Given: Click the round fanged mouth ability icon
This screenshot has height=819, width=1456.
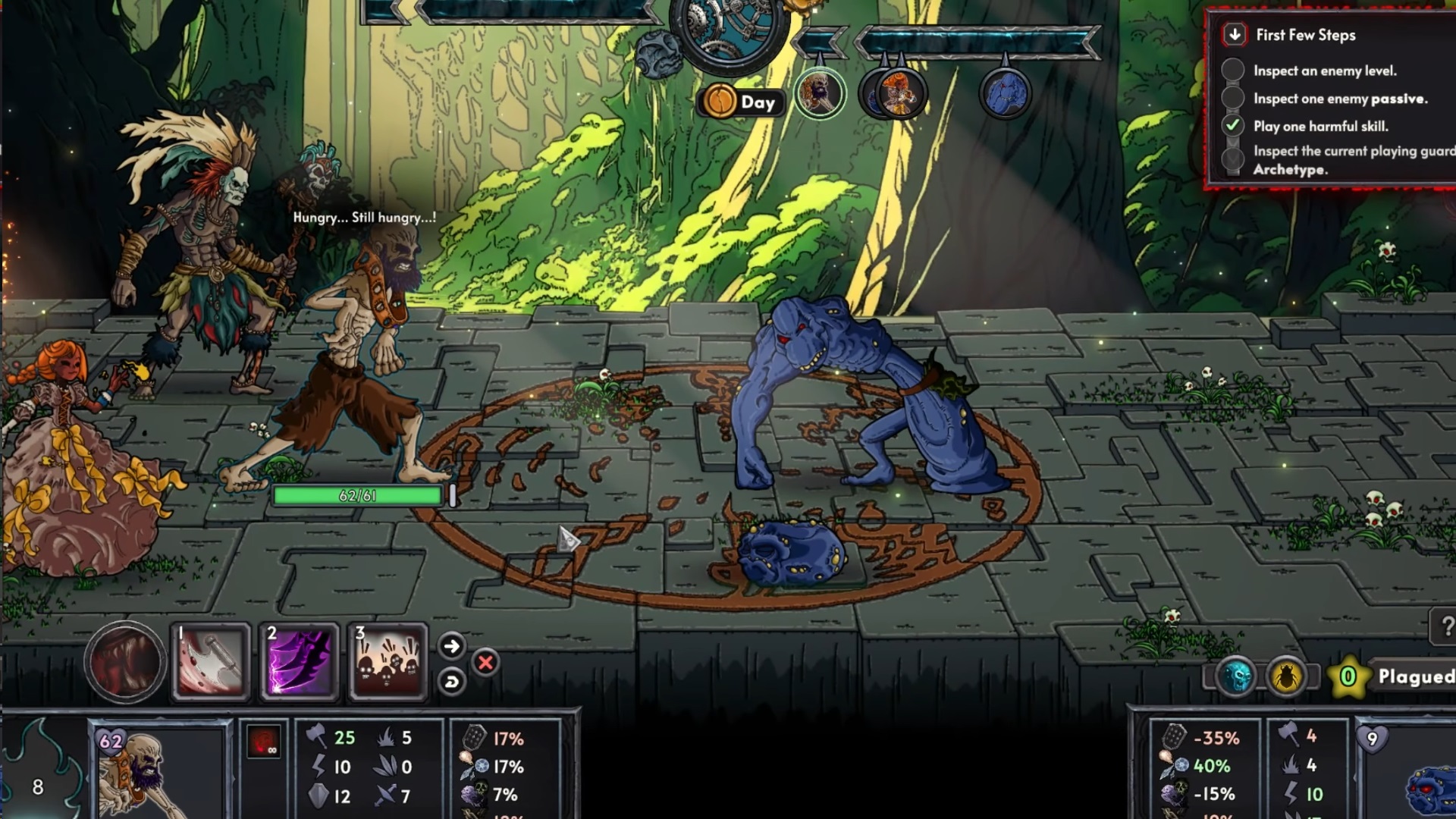Looking at the screenshot, I should 125,661.
